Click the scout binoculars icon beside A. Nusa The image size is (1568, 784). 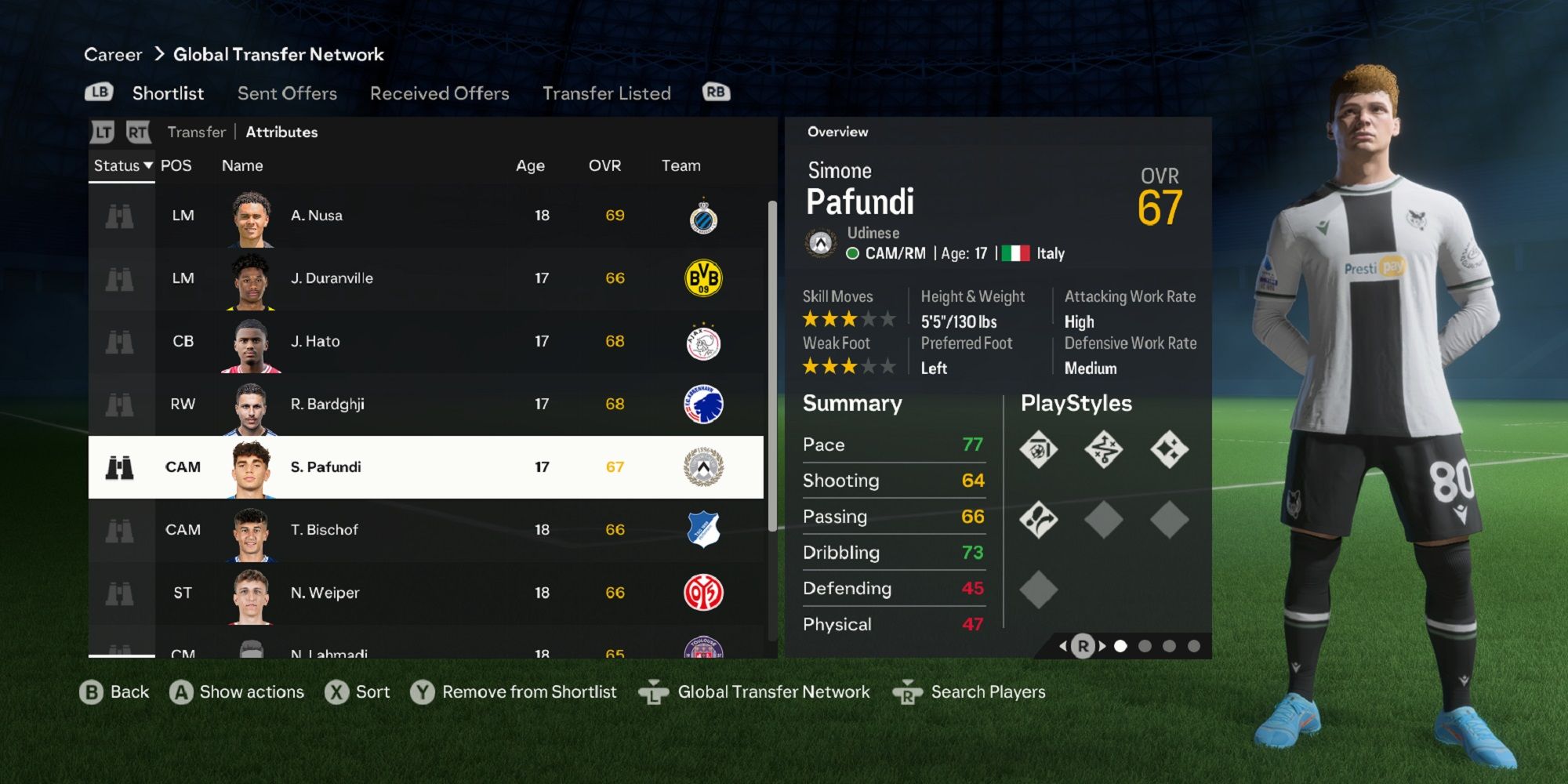tap(119, 215)
